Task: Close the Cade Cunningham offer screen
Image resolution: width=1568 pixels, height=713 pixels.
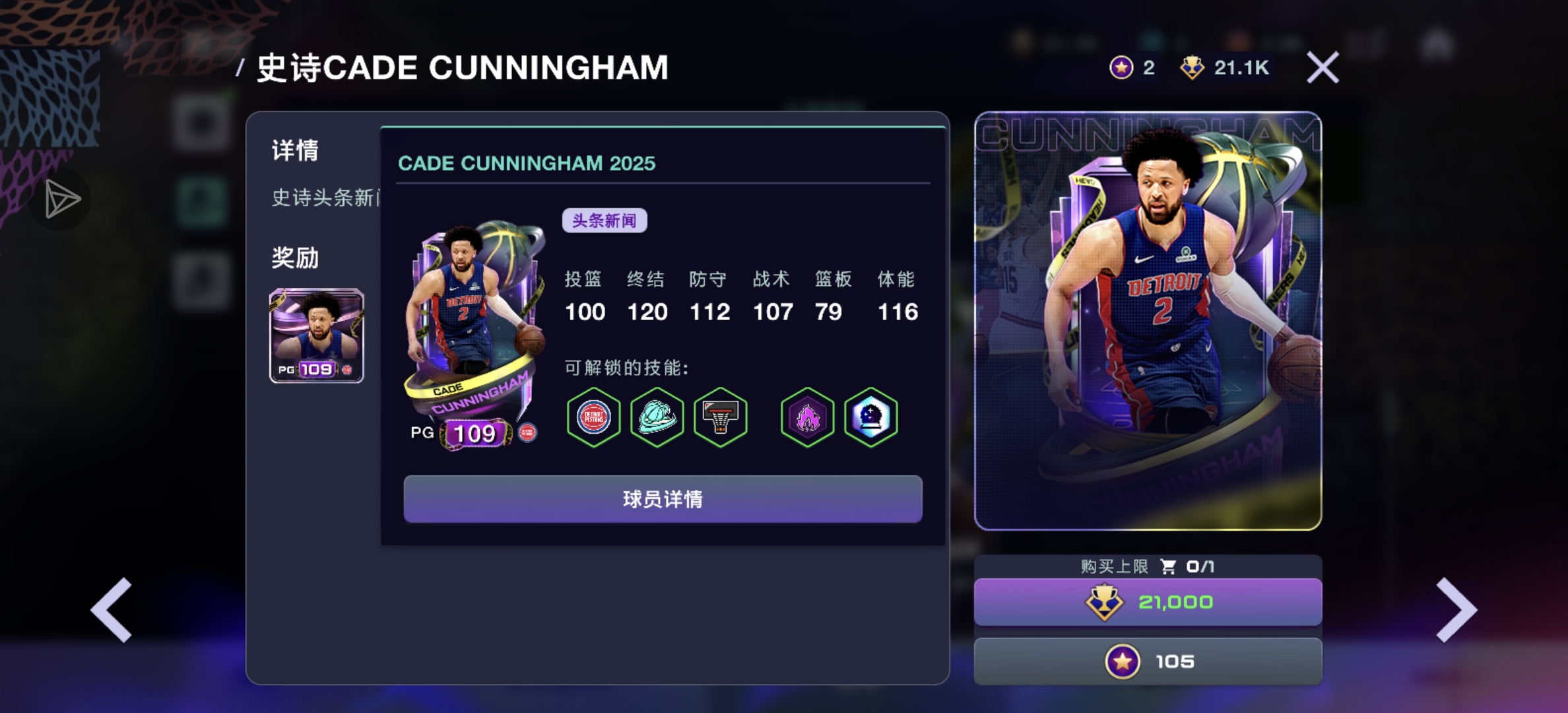Action: (1323, 67)
